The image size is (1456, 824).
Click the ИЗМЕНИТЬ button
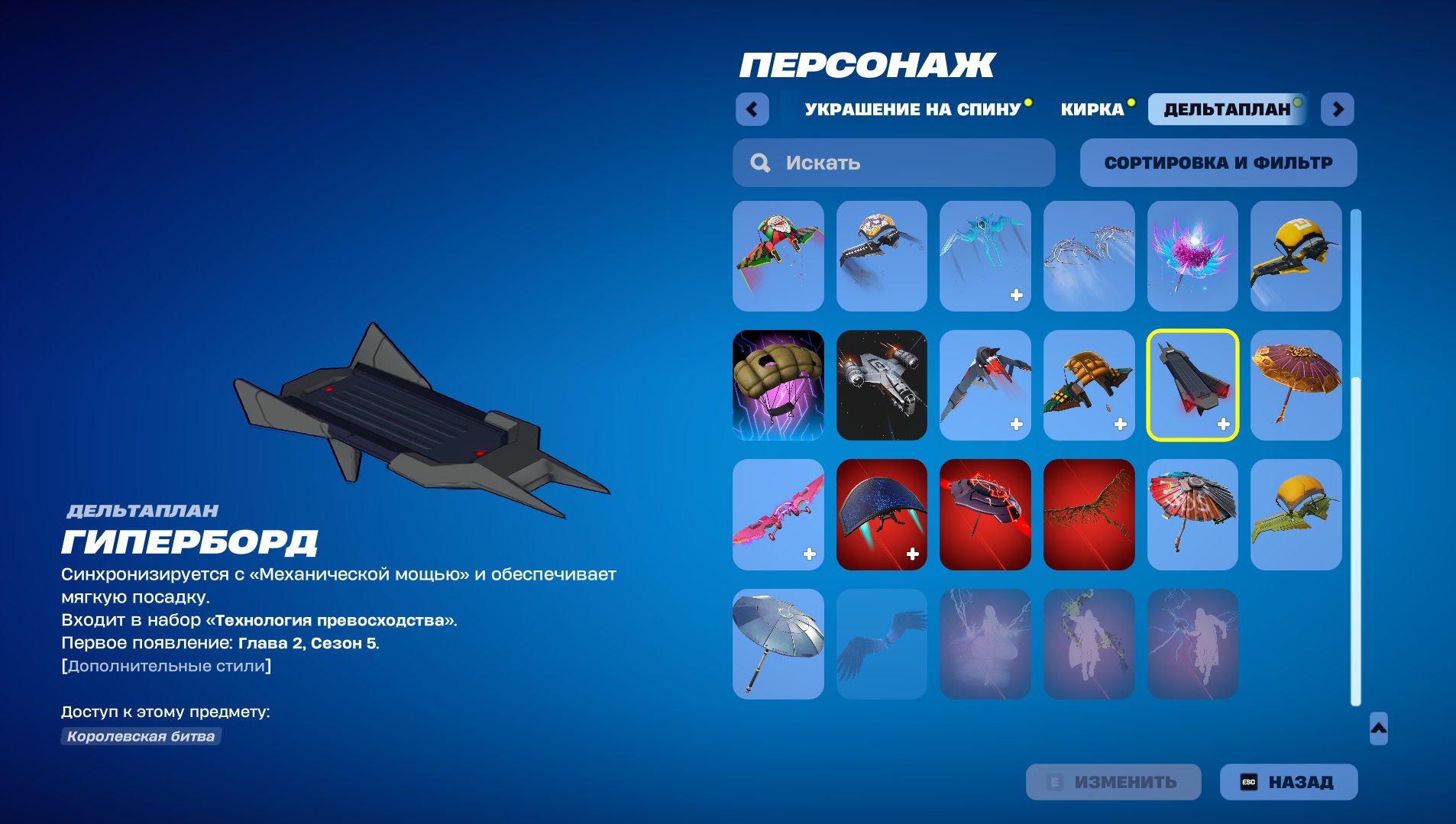pyautogui.click(x=1113, y=781)
